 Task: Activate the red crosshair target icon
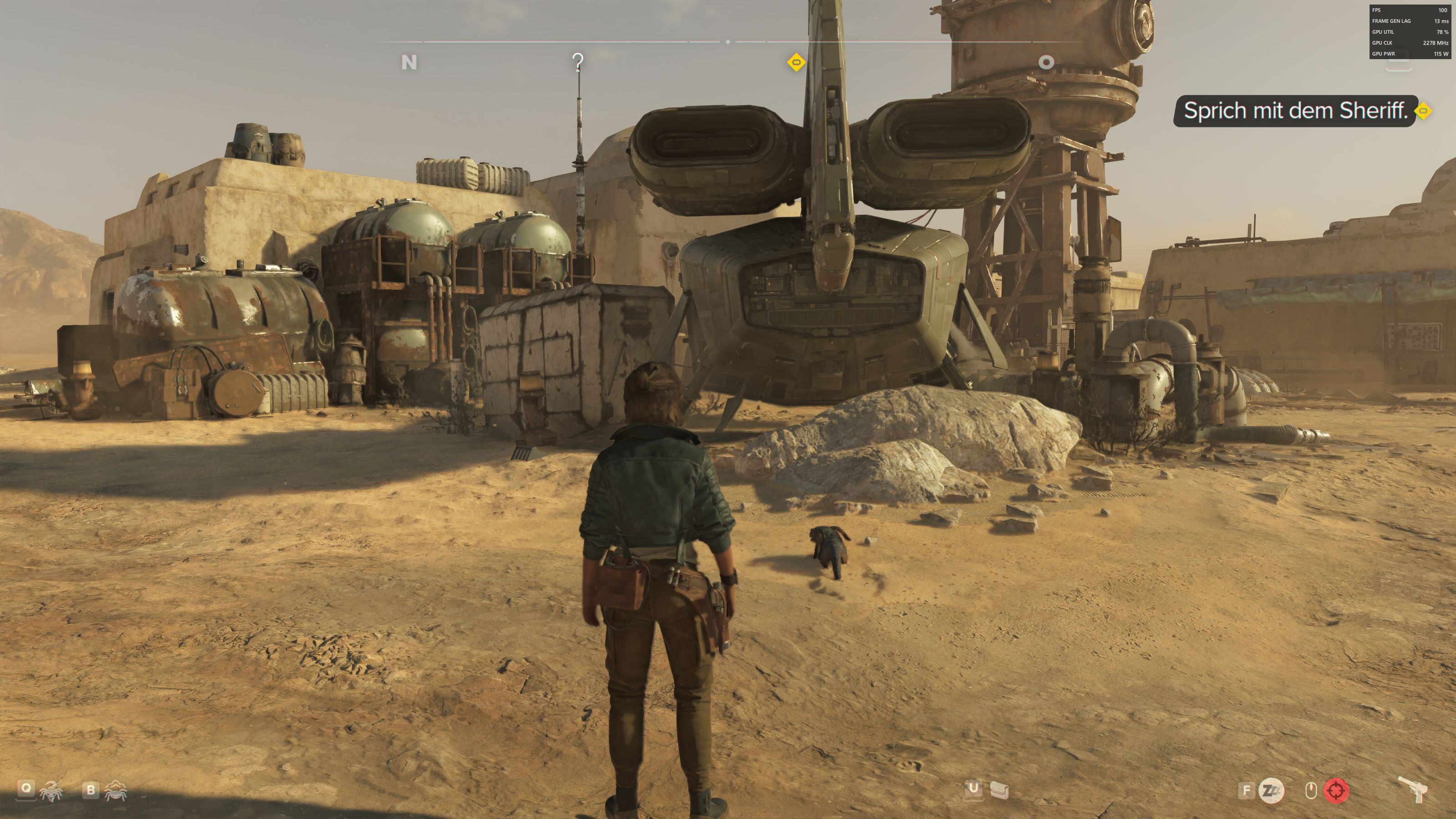(1336, 790)
